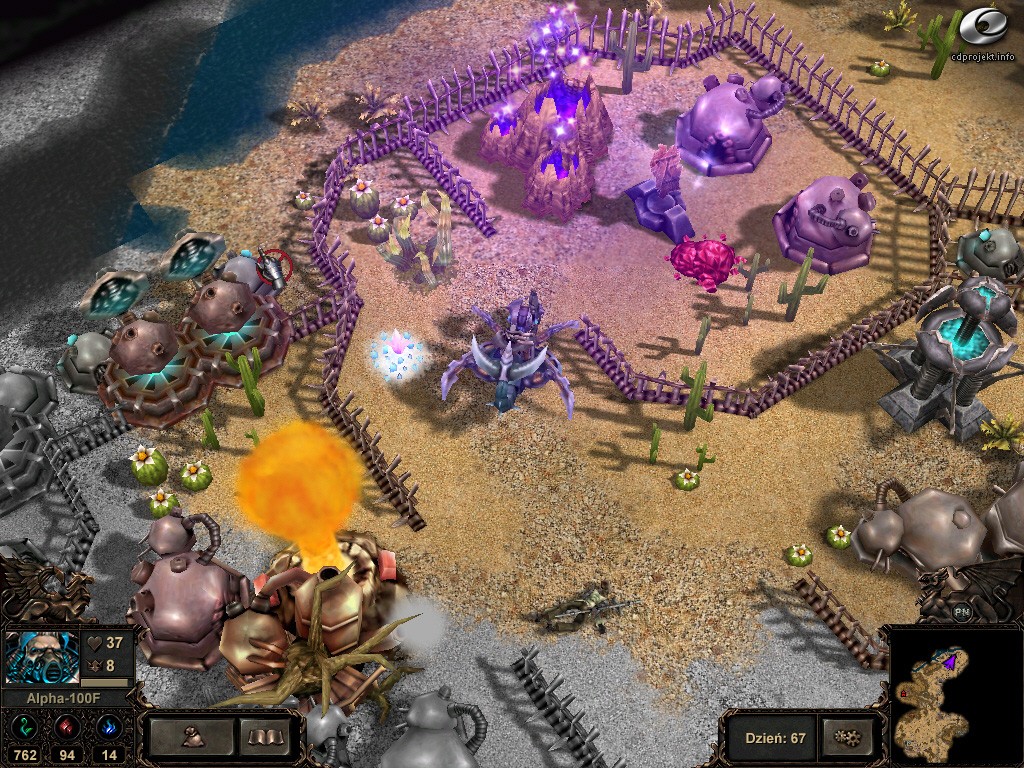1024x768 pixels.
Task: Click the red crystal resource icon
Action: click(68, 727)
